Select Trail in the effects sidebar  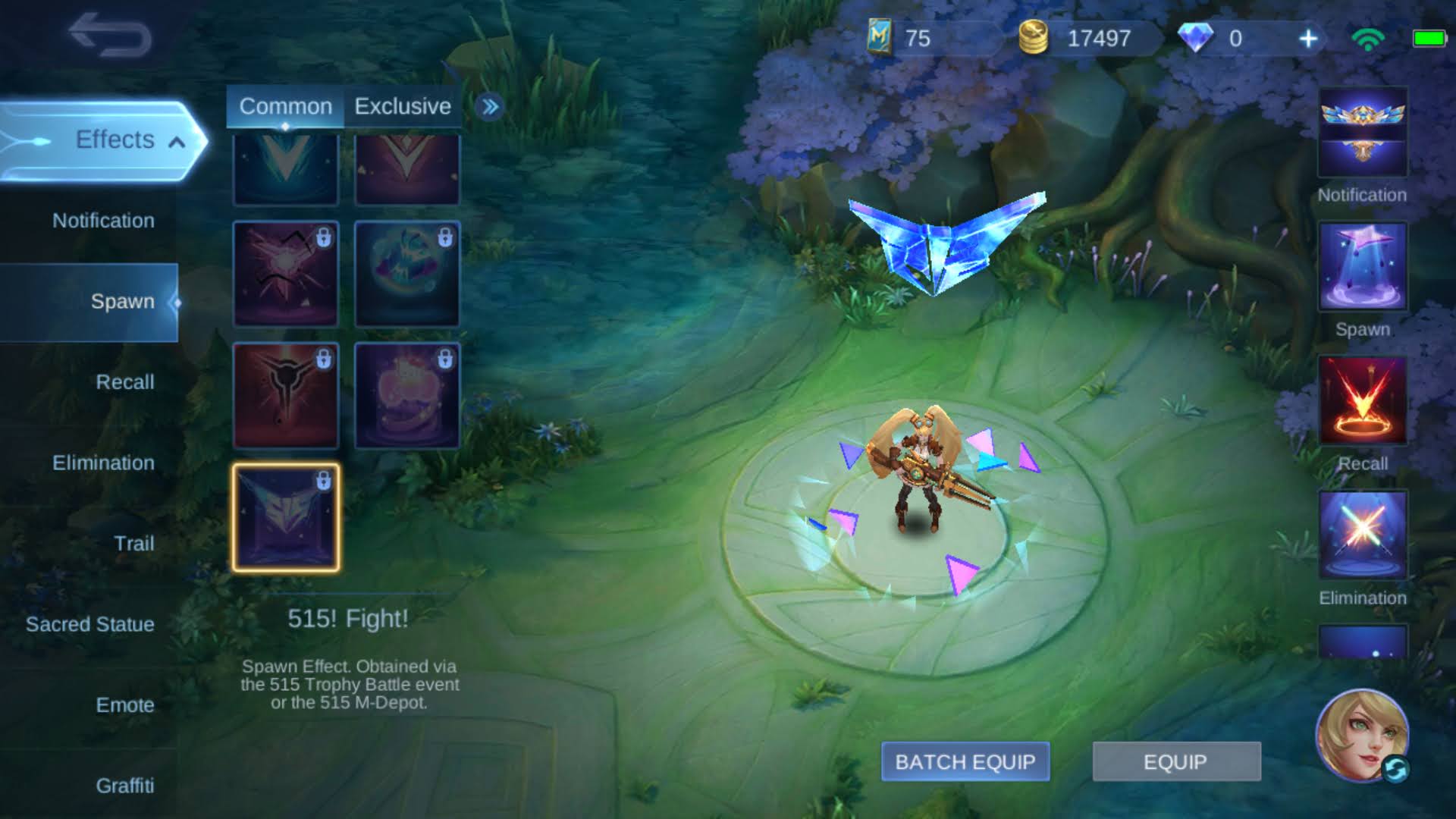point(133,543)
